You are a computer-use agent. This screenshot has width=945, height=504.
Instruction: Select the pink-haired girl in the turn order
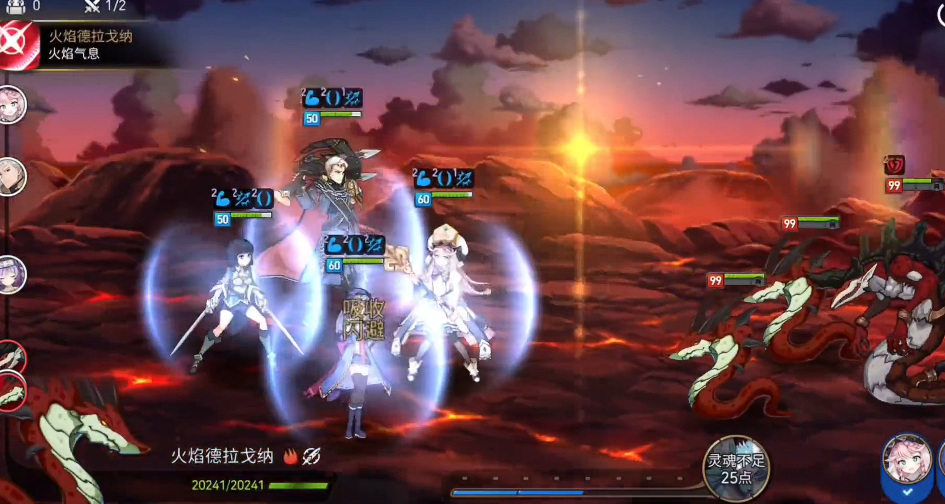click(10, 103)
